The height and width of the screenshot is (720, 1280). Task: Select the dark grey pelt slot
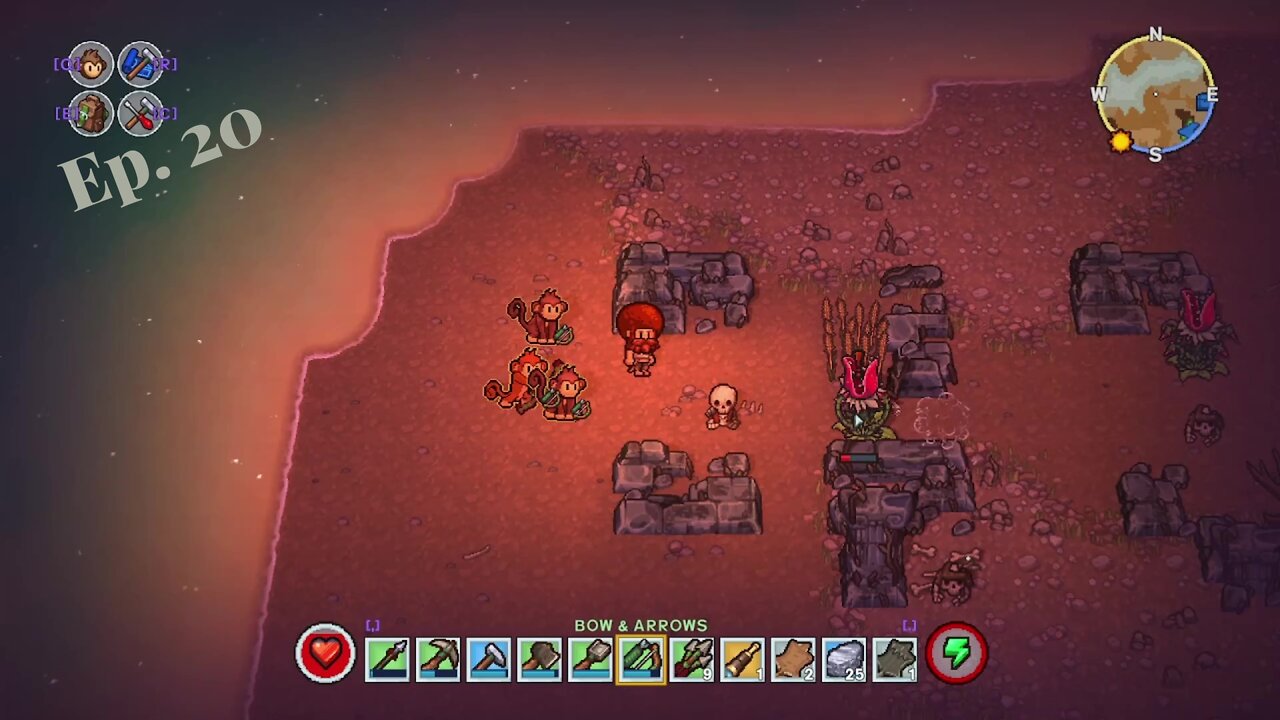(x=895, y=659)
